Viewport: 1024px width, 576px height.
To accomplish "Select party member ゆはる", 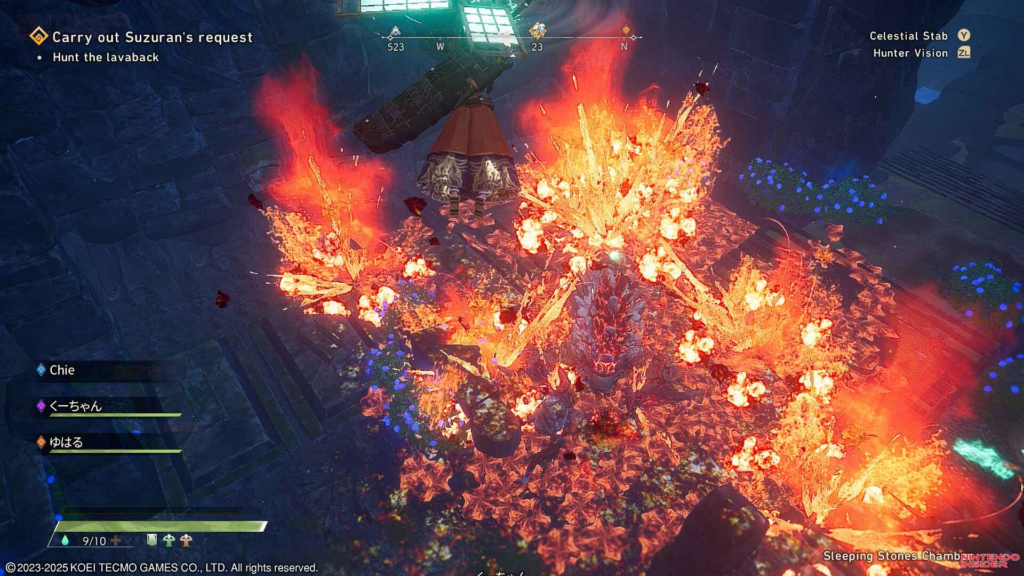I will pyautogui.click(x=69, y=441).
